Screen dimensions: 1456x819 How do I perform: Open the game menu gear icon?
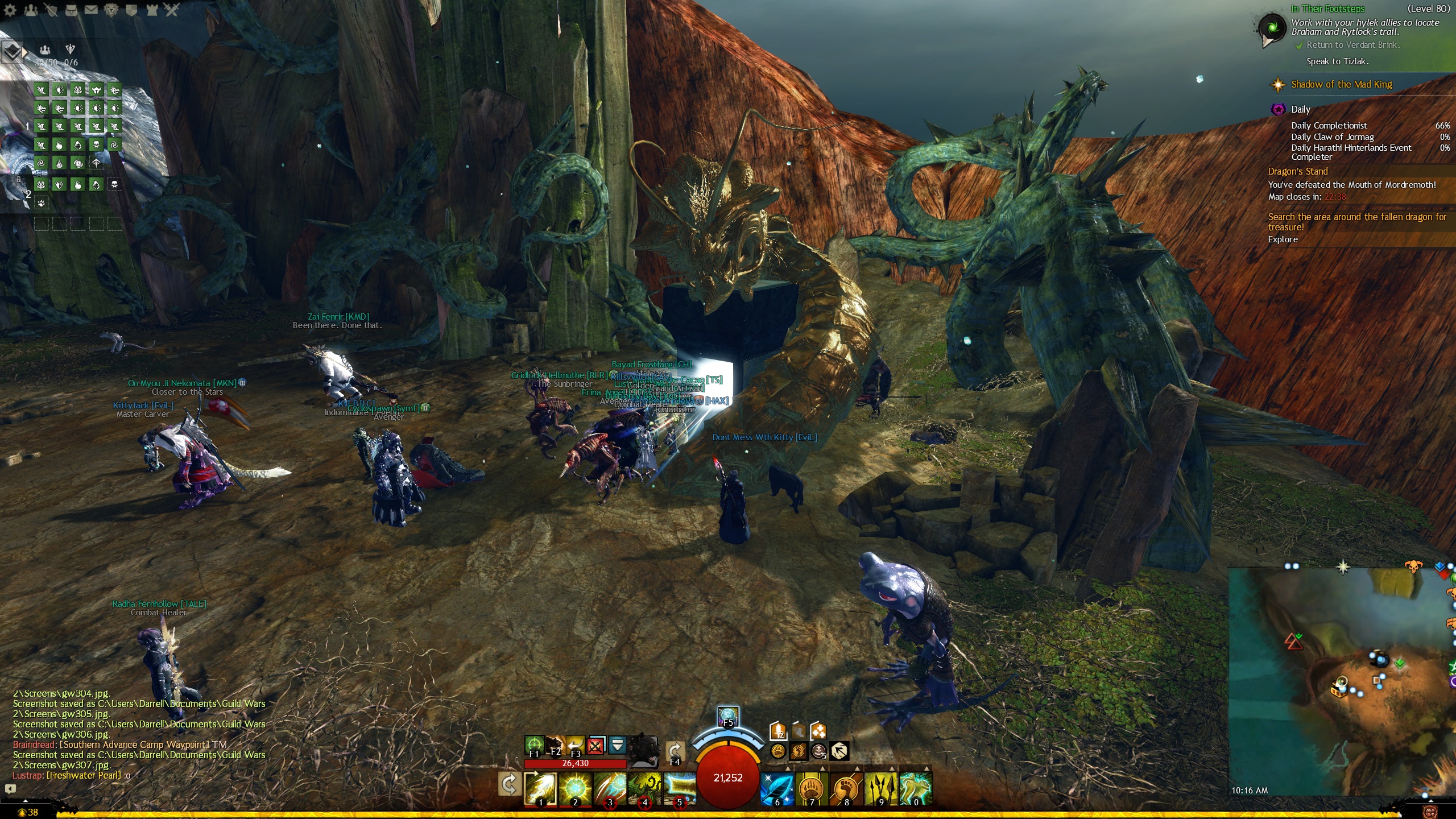10,10
